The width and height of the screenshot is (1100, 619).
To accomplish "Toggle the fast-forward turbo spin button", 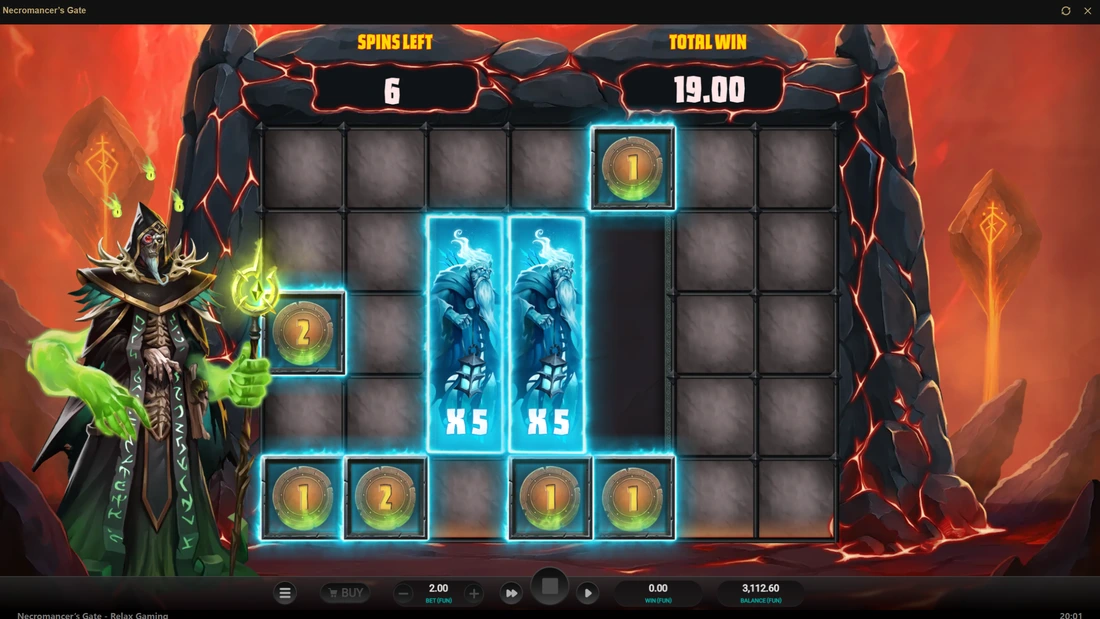I will coord(511,593).
